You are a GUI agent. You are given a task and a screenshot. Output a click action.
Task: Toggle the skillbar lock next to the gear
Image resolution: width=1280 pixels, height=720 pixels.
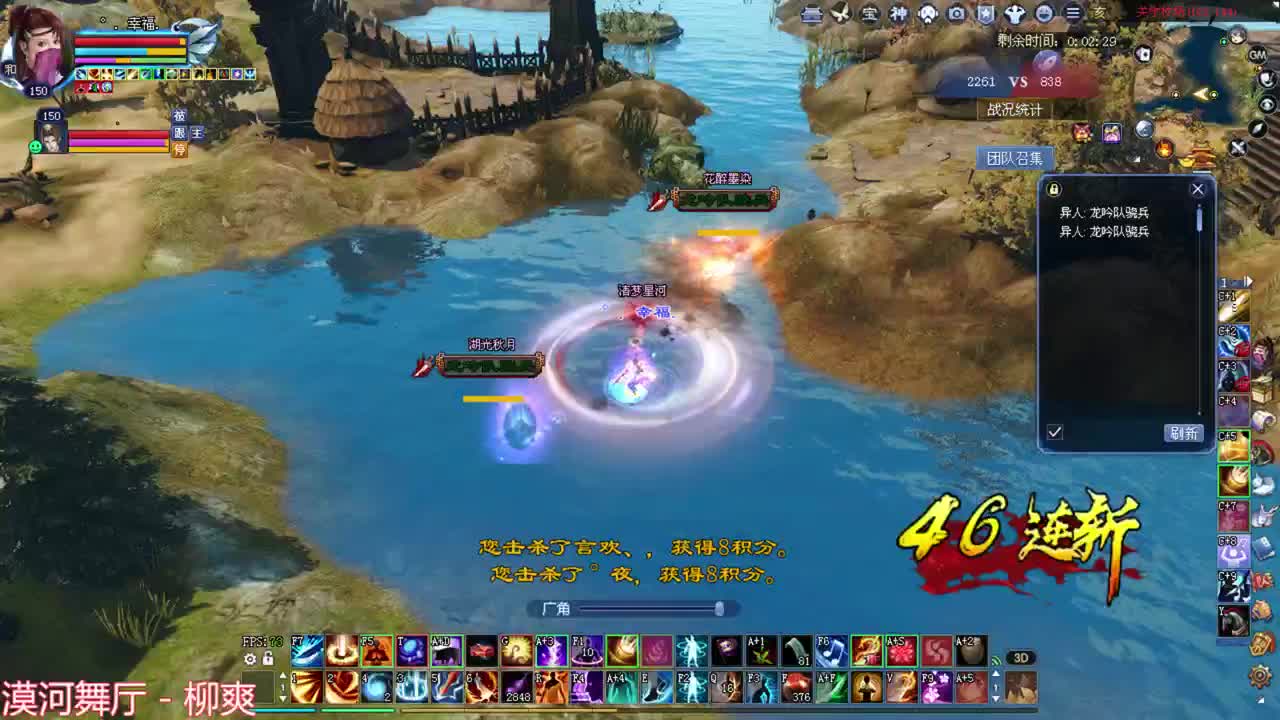pos(267,659)
